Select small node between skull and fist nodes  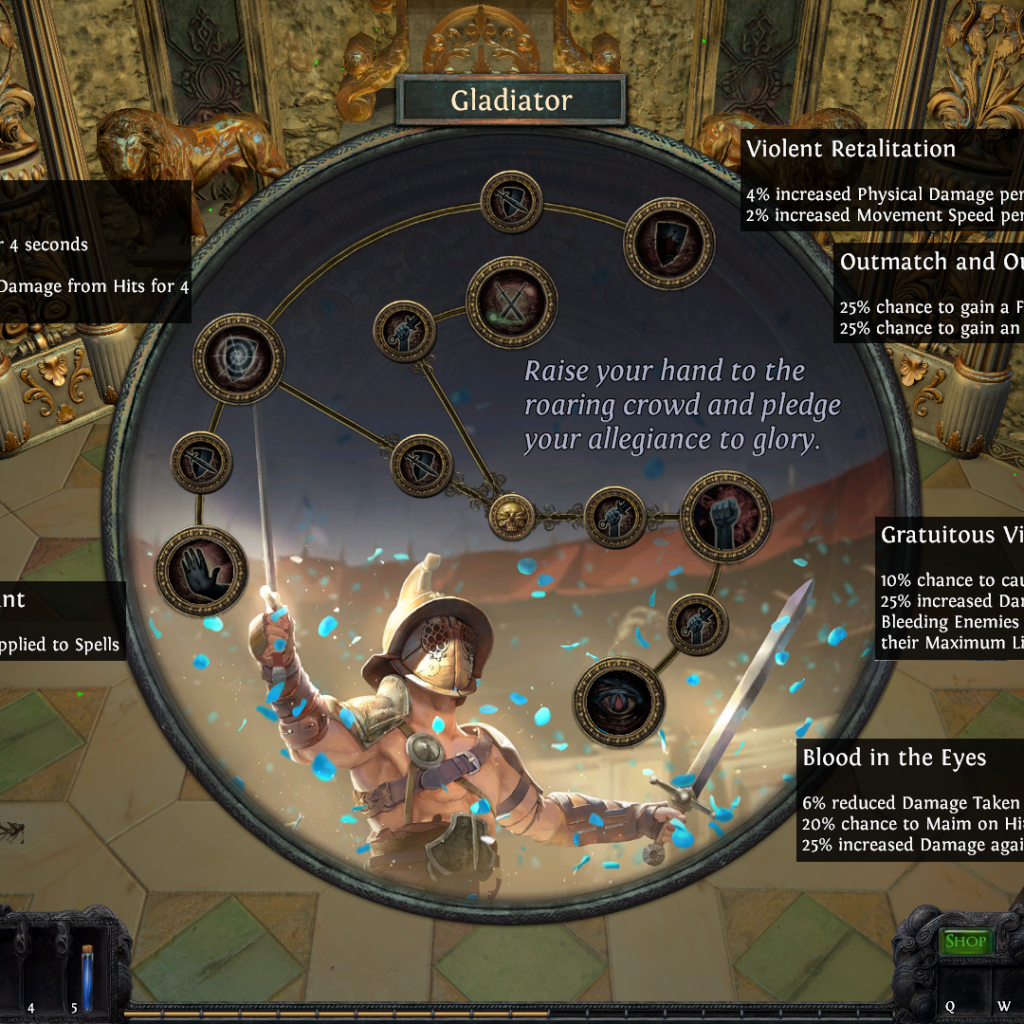click(x=614, y=517)
